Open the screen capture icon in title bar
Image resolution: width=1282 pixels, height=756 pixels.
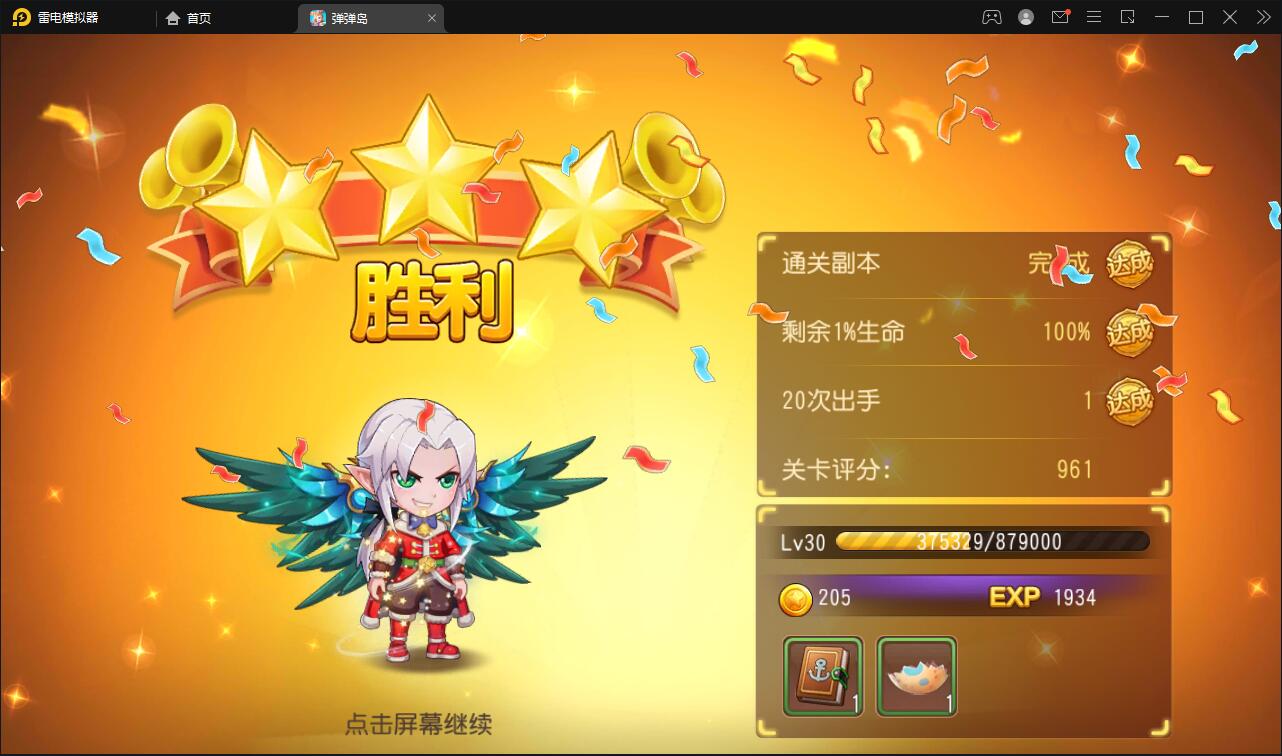tap(1128, 17)
